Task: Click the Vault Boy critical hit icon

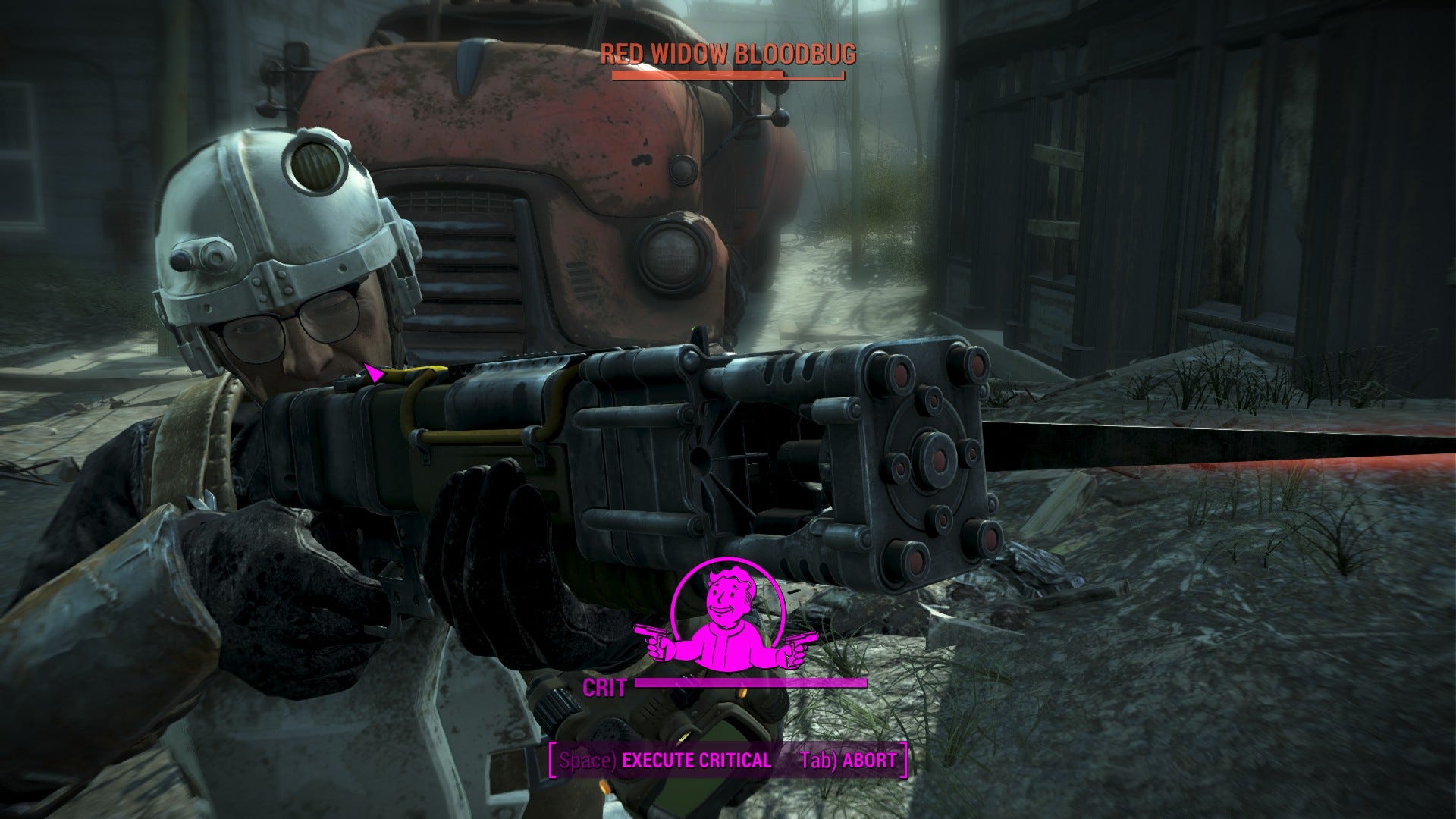Action: [x=726, y=614]
